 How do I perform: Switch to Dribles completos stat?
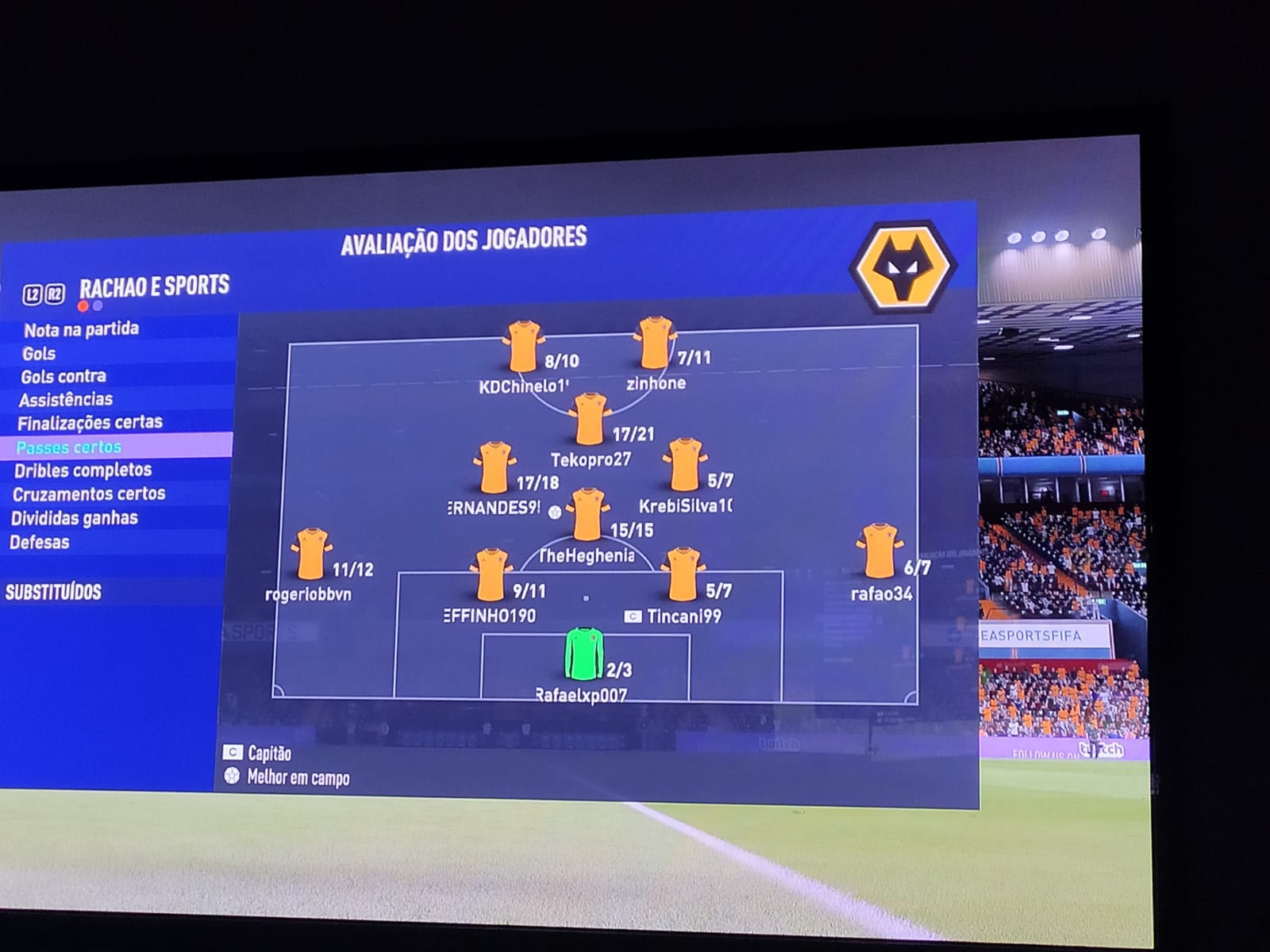(83, 470)
